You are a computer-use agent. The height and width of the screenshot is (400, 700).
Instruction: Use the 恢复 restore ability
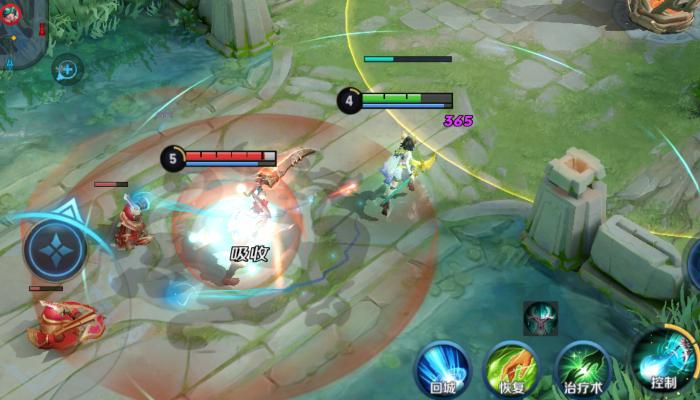(511, 368)
